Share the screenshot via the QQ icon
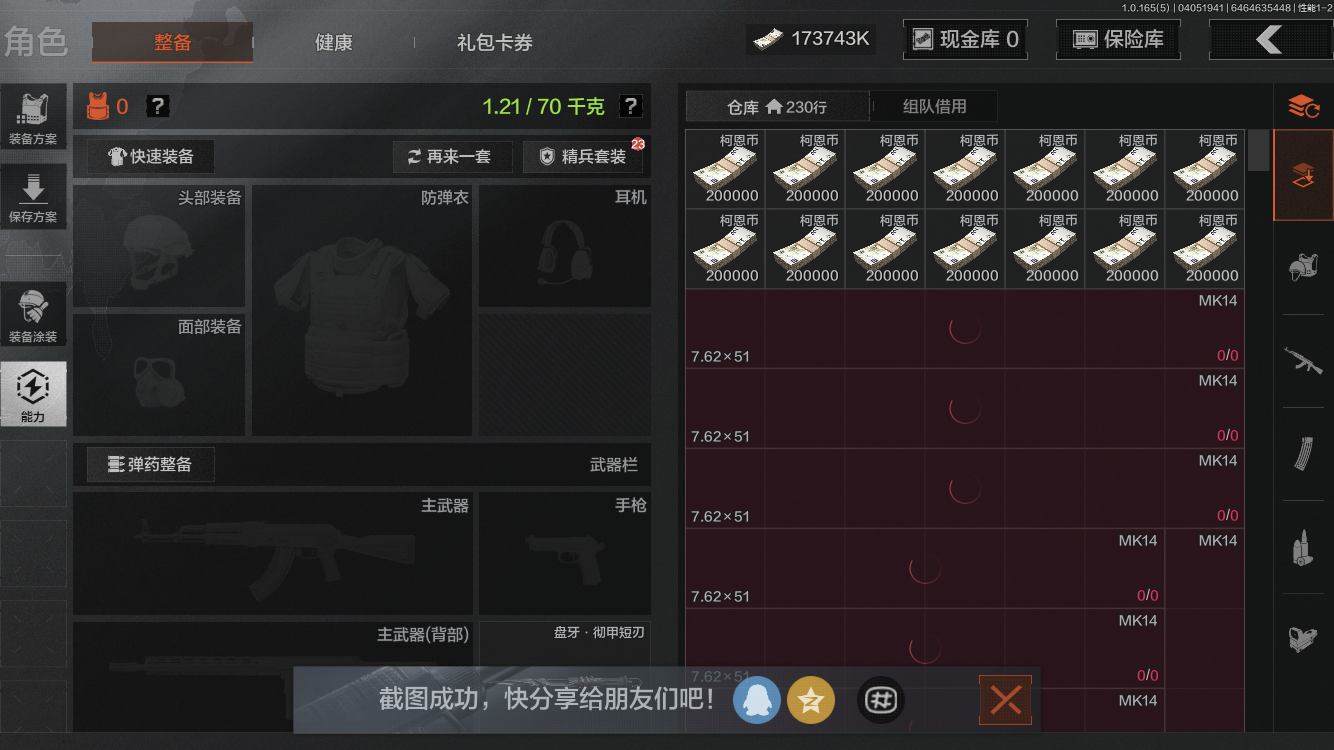 click(757, 700)
